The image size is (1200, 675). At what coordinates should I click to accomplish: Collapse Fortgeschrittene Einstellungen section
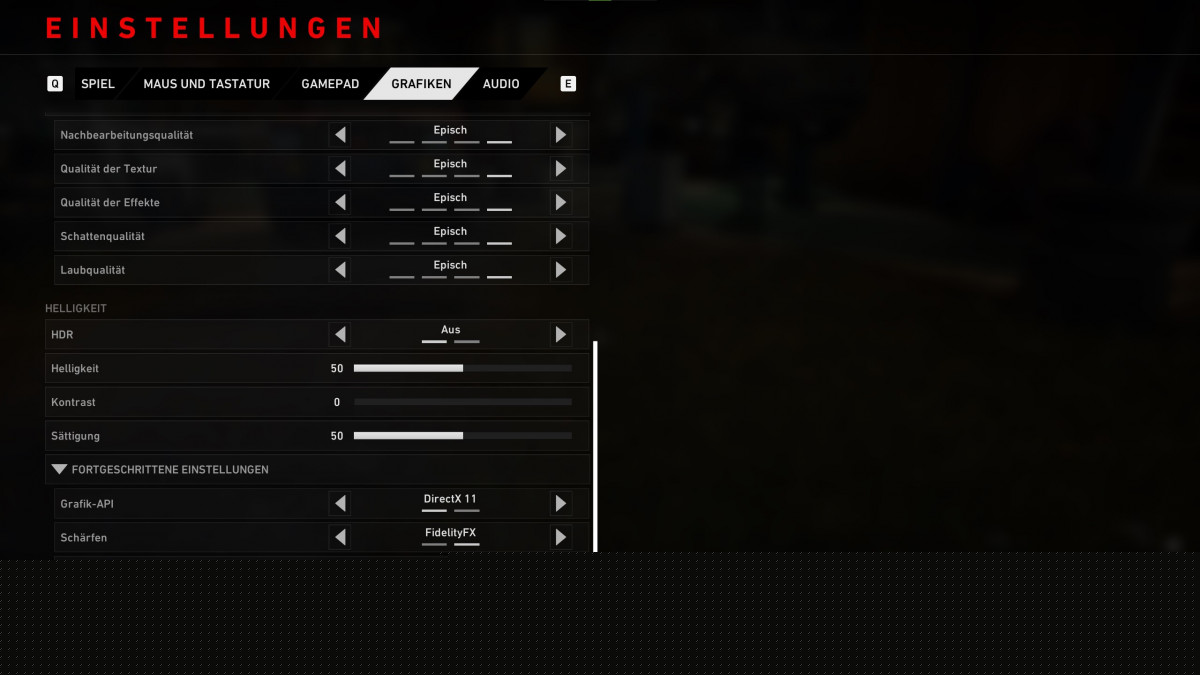[x=60, y=470]
